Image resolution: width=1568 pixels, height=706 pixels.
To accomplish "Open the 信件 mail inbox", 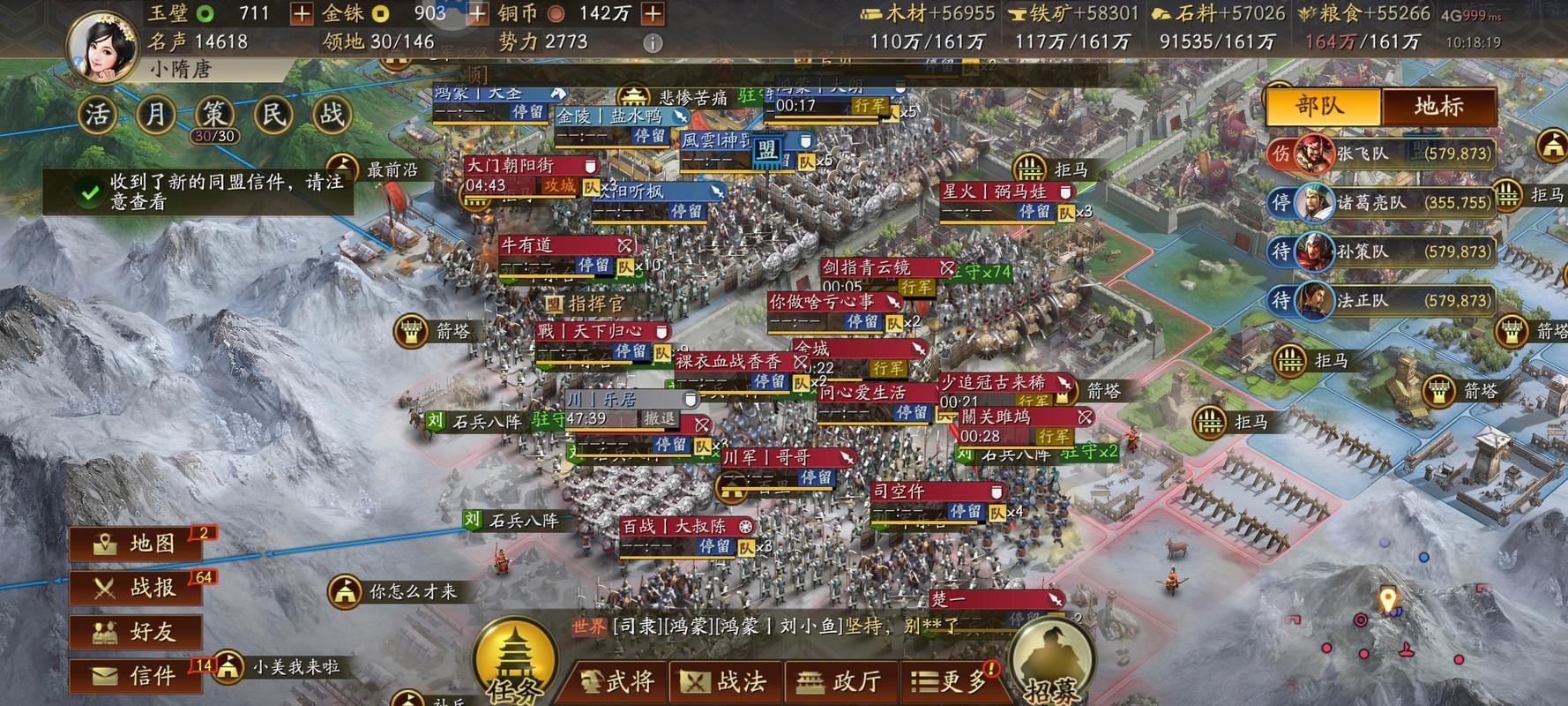I will [134, 673].
